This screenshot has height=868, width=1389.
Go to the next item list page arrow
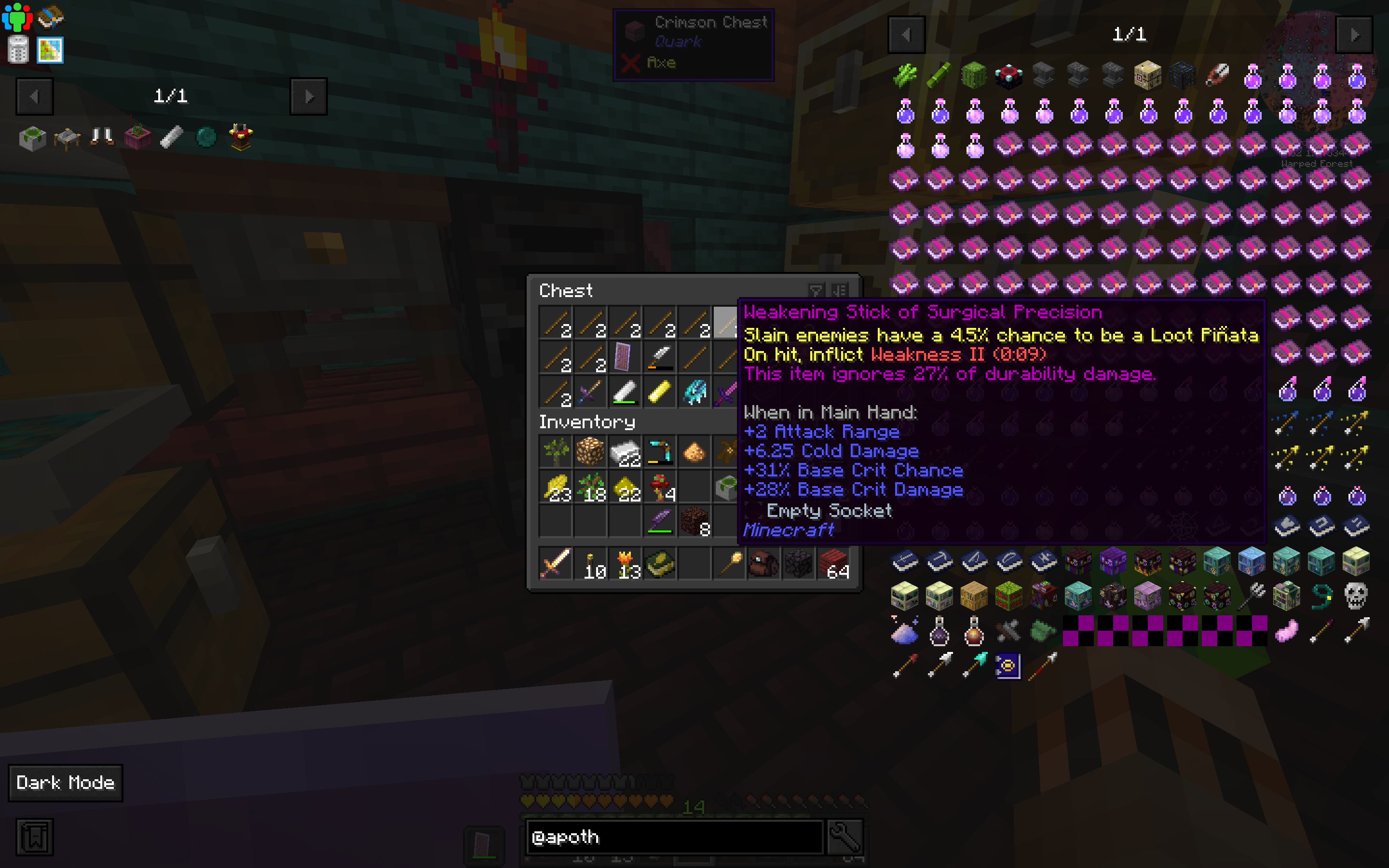tap(1355, 34)
